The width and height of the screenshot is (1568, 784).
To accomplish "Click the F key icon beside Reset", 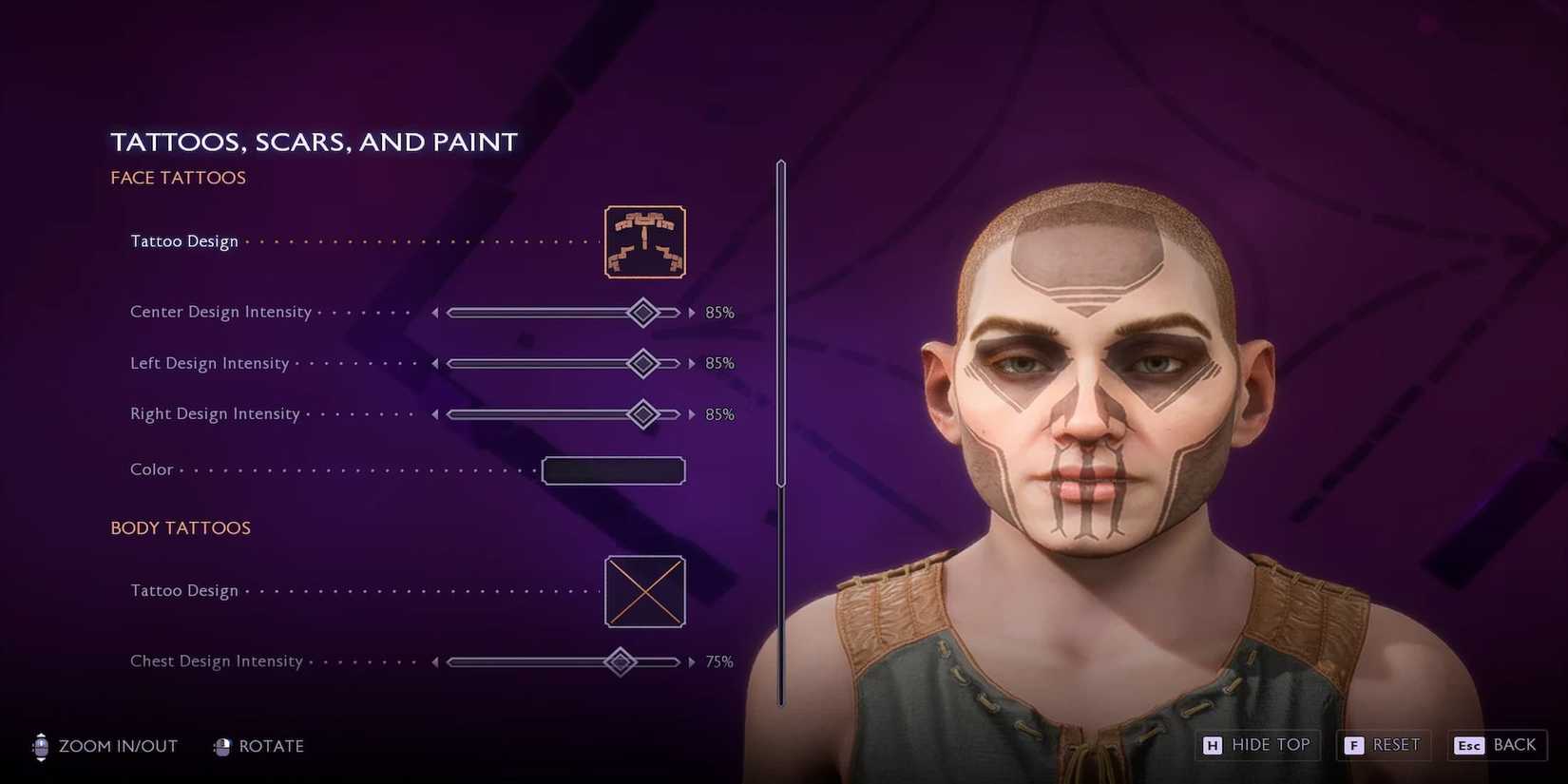I will 1353,746.
